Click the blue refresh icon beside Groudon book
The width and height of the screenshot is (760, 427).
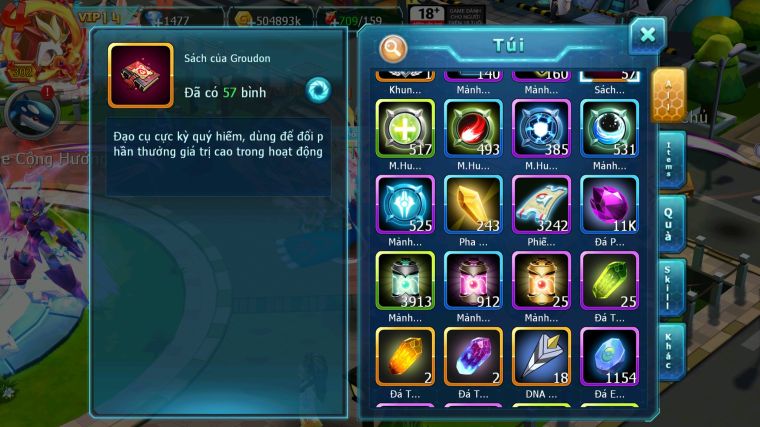[x=318, y=89]
